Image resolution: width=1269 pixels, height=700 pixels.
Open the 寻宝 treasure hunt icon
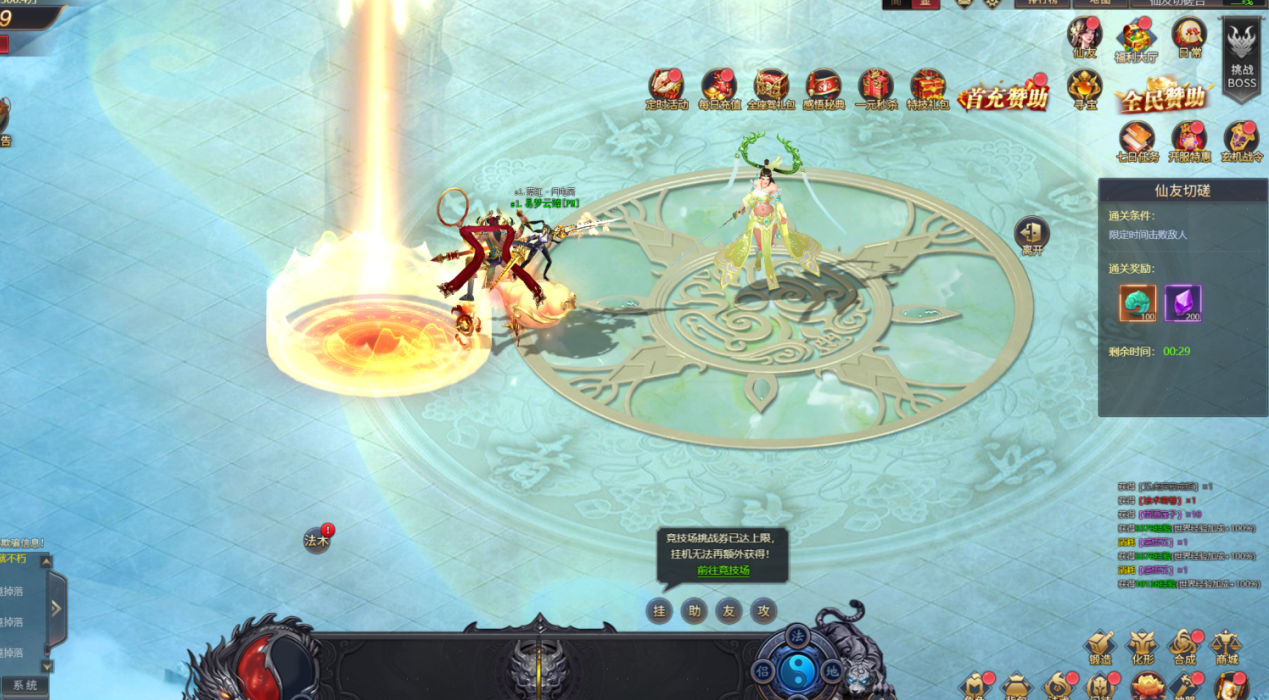(1084, 88)
